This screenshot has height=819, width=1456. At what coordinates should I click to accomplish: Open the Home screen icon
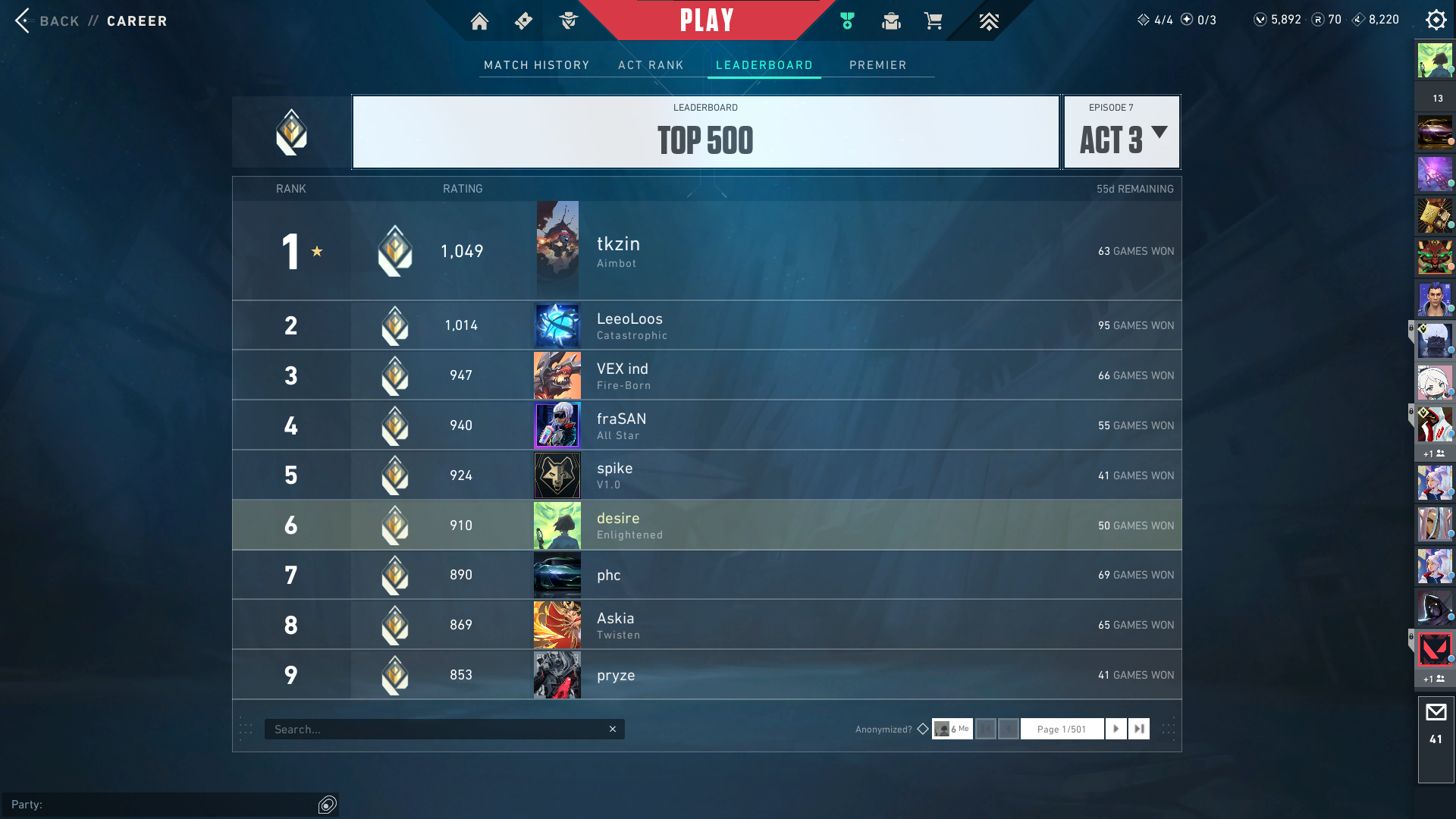click(479, 20)
